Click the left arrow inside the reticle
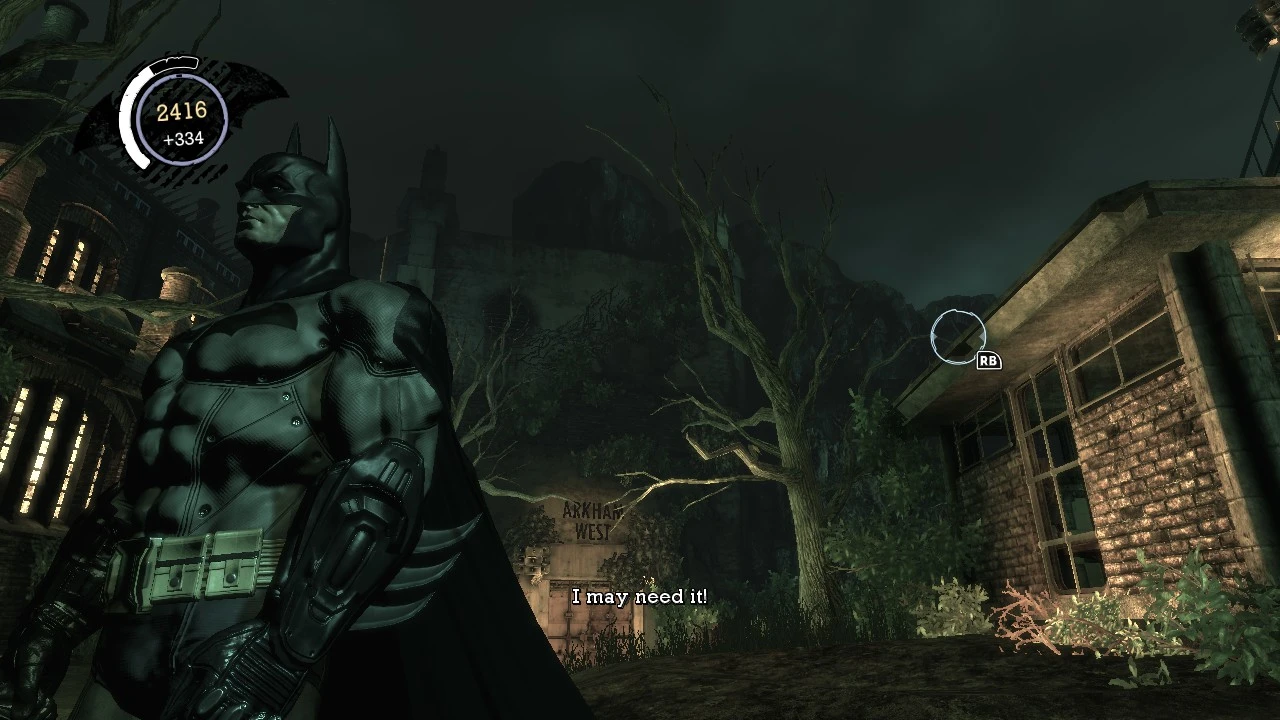Viewport: 1280px width, 720px height. [936, 336]
